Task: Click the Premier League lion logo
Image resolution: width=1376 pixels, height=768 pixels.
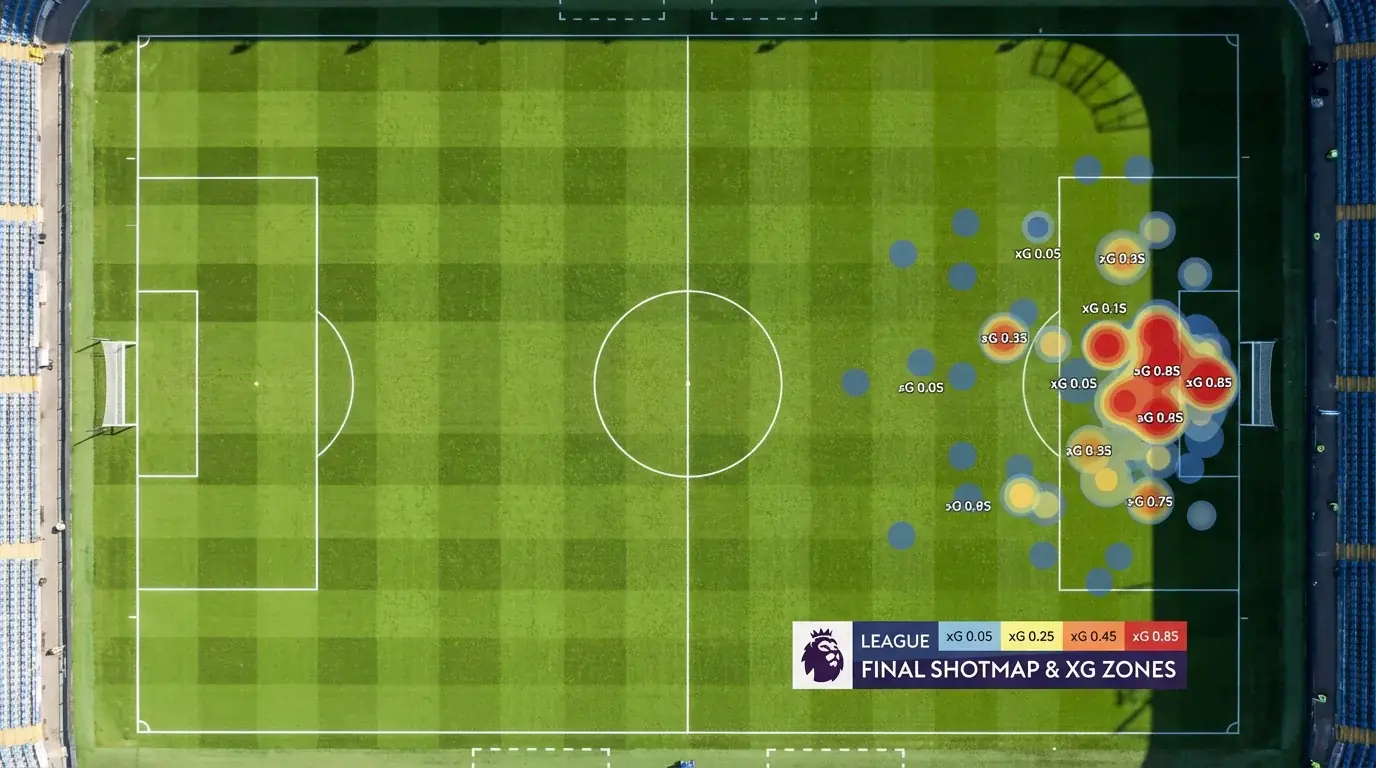Action: 822,655
